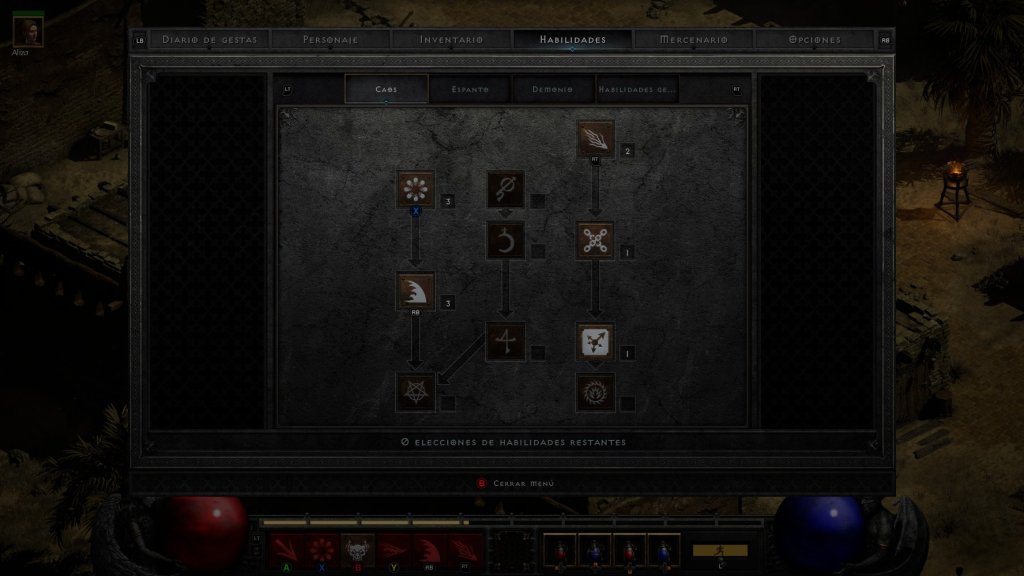This screenshot has height=576, width=1024.
Task: Switch to the Espanto skill tree
Action: (x=470, y=89)
